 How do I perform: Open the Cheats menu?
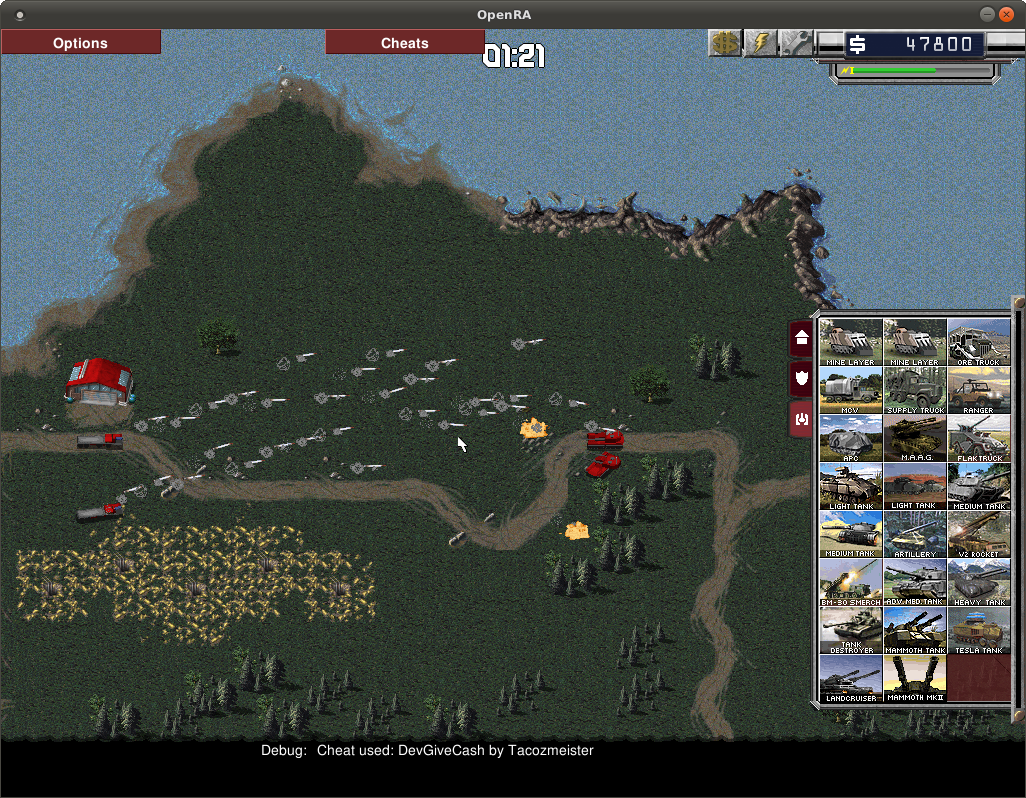point(405,43)
